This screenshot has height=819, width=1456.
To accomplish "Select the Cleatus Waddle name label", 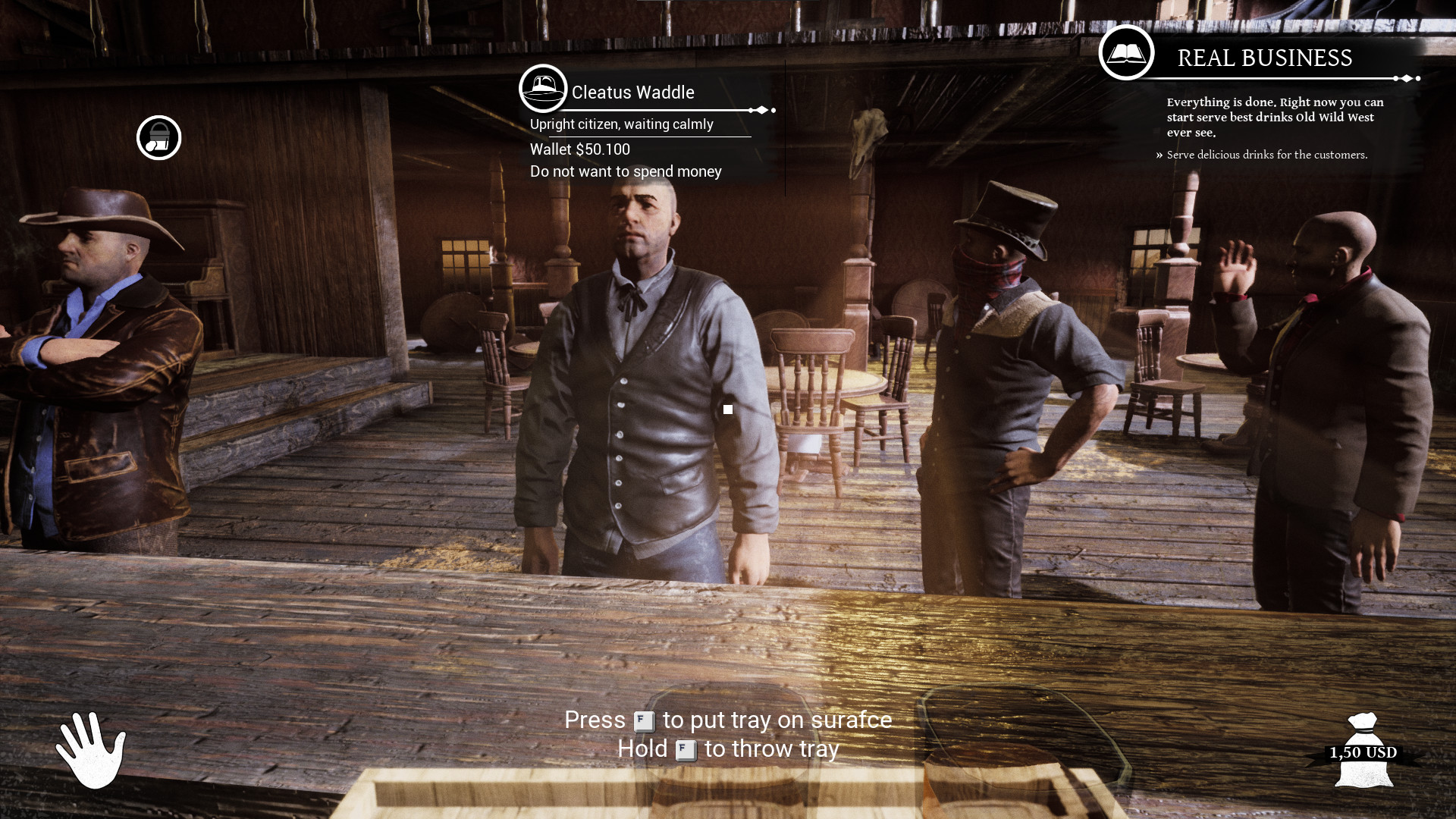I will [634, 92].
